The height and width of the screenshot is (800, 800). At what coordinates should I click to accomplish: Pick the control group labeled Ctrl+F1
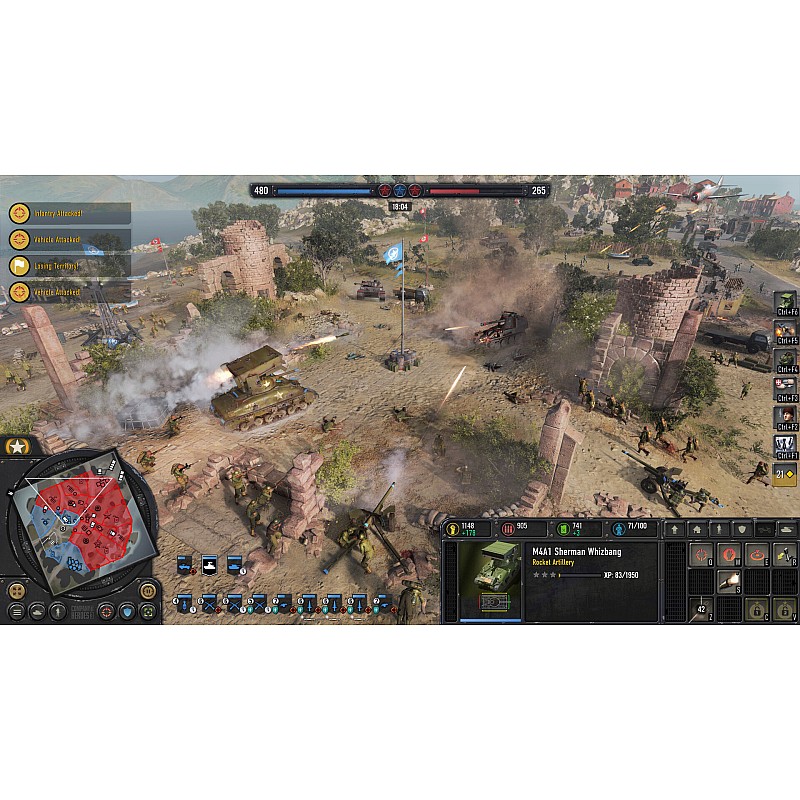click(x=786, y=445)
